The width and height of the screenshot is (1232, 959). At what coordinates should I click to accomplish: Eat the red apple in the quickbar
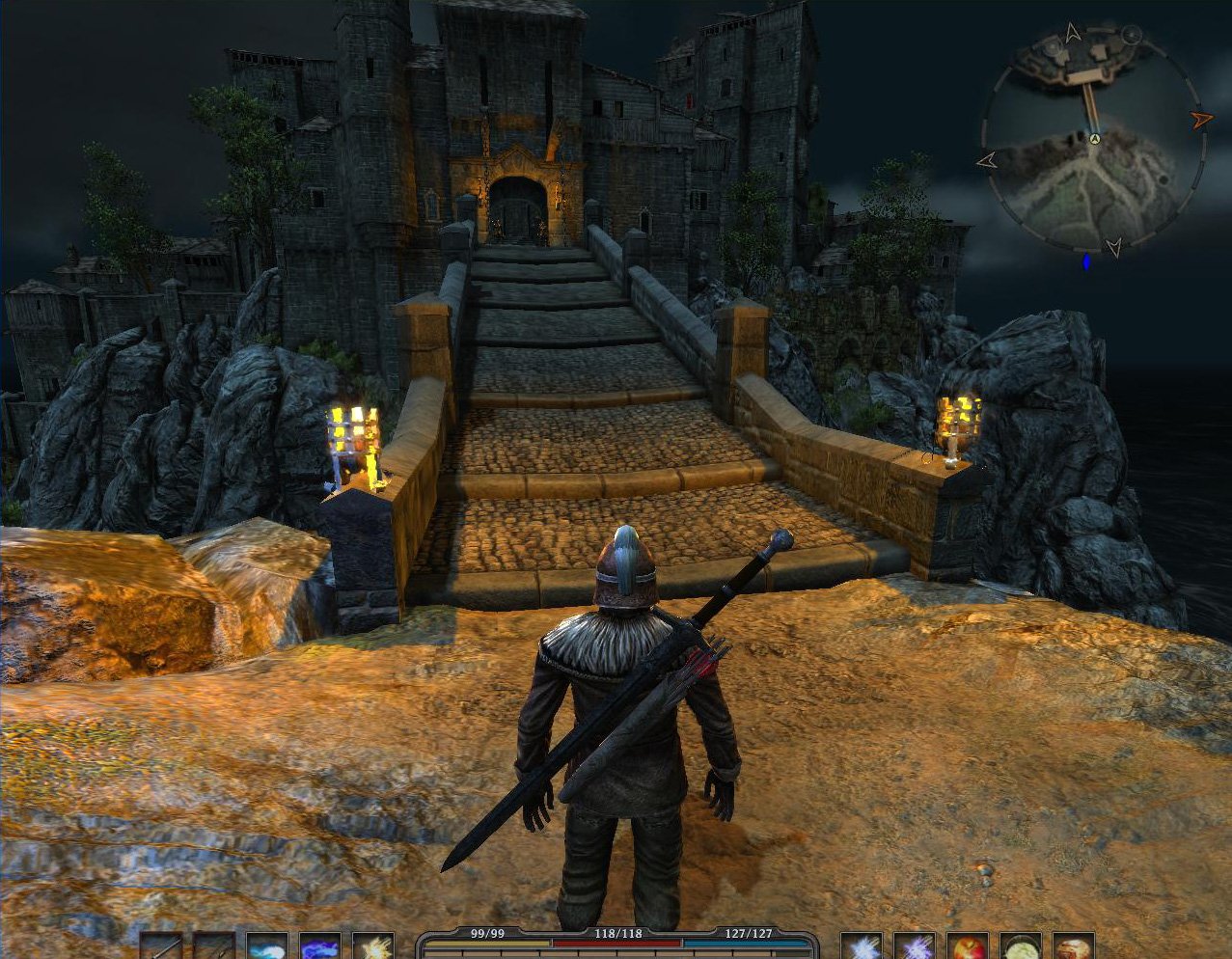(x=967, y=946)
